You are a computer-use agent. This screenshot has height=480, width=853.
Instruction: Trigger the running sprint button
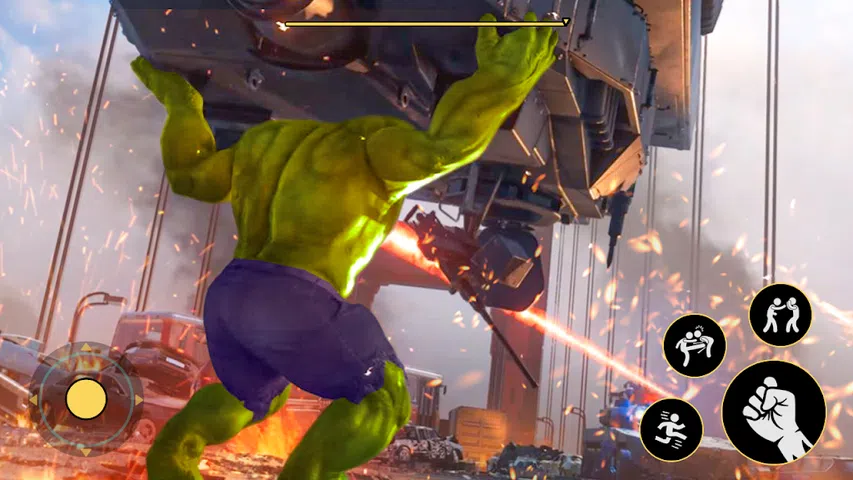tap(671, 430)
